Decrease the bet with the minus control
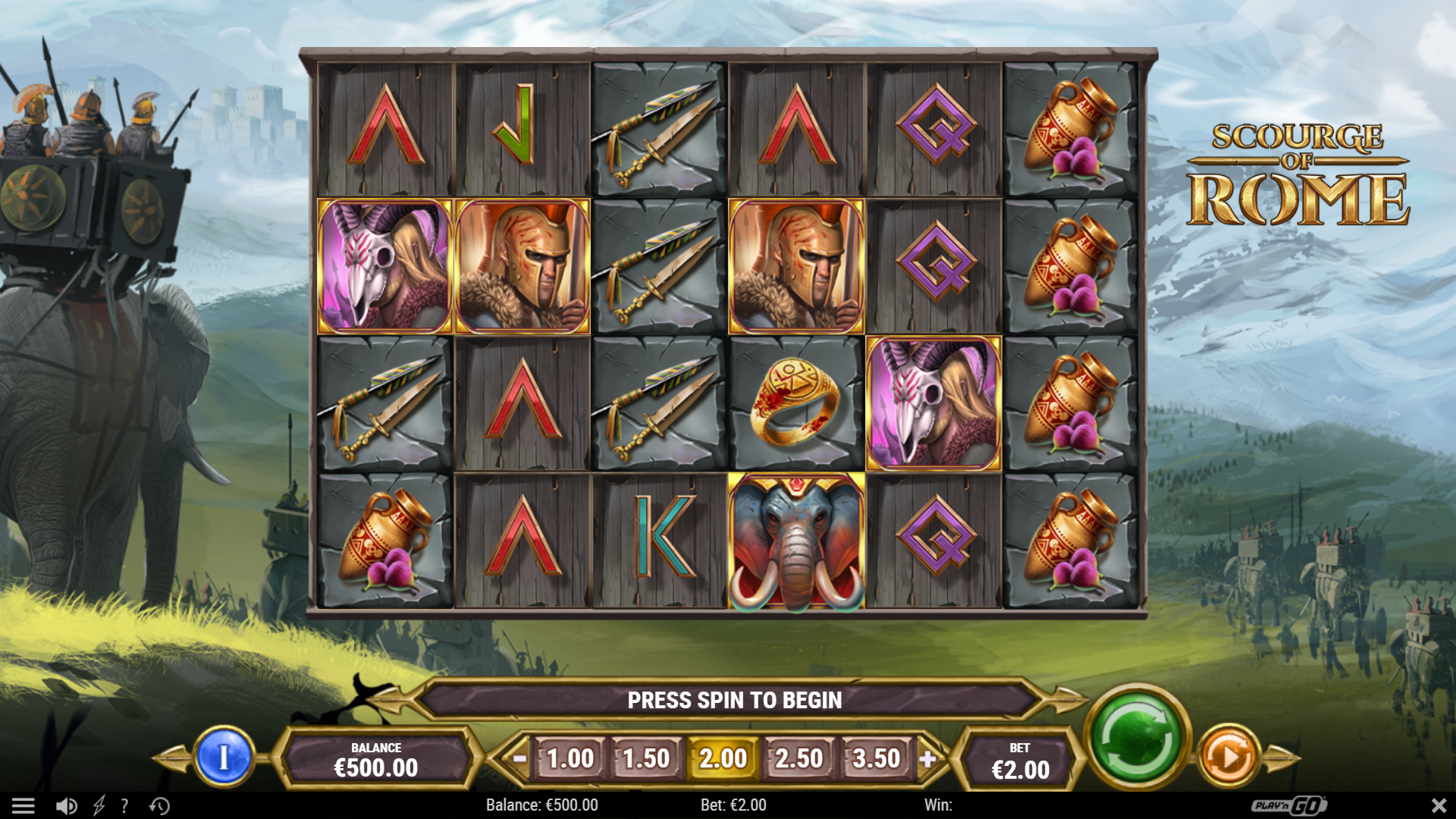 [x=519, y=757]
